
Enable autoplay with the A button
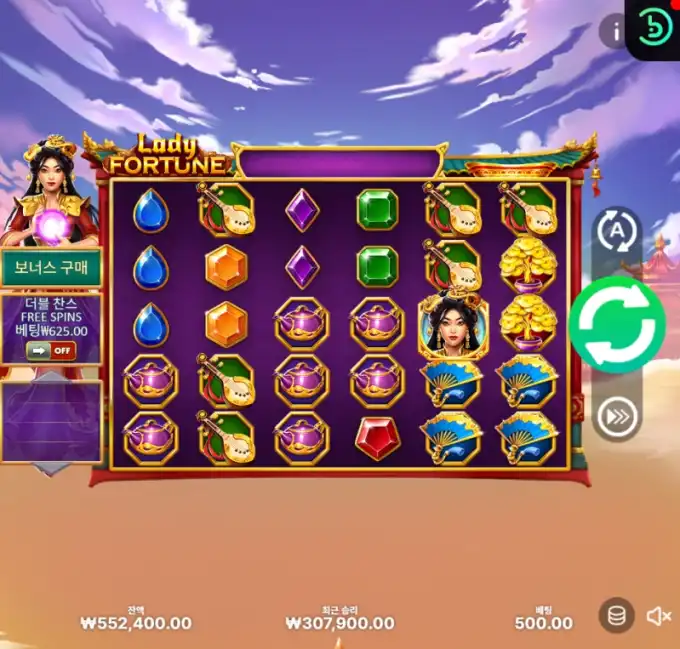coord(617,231)
